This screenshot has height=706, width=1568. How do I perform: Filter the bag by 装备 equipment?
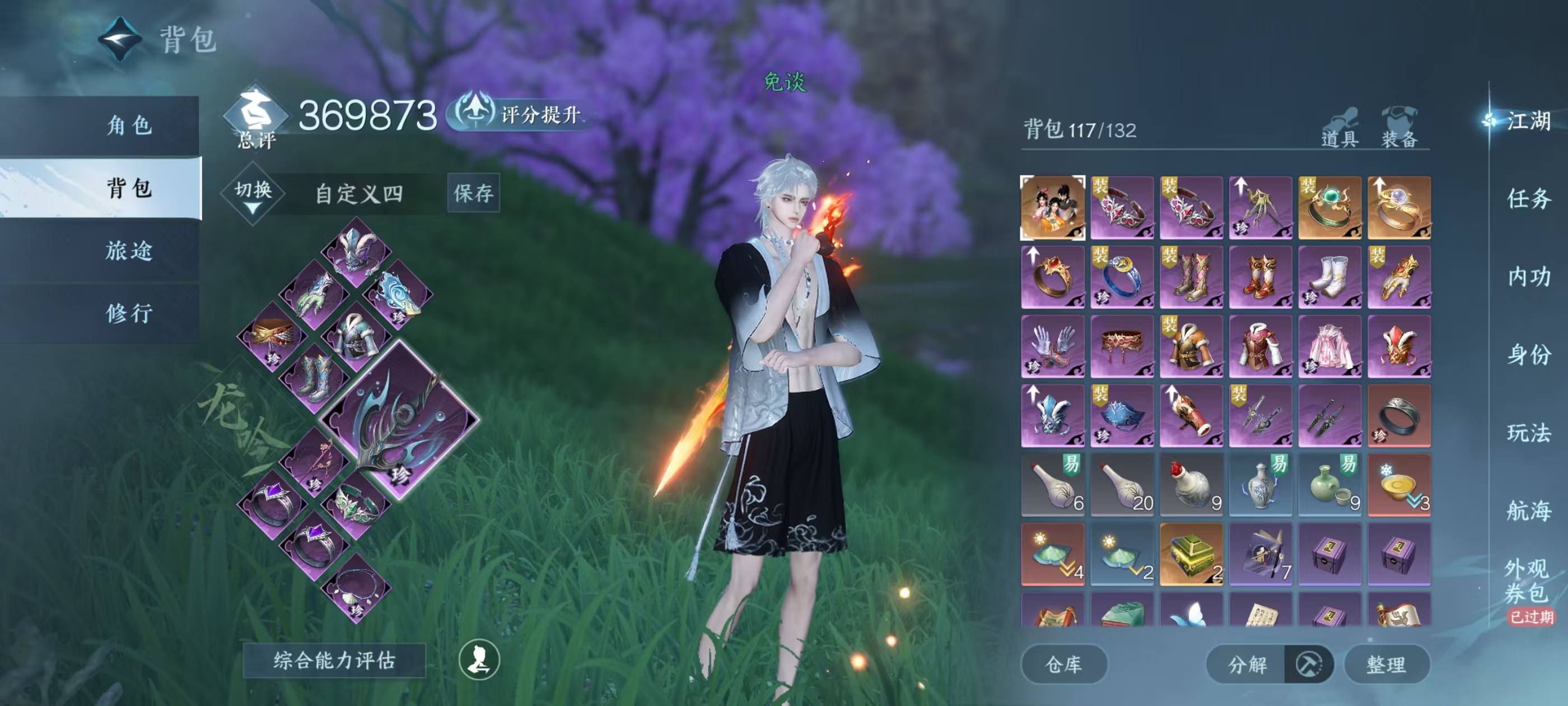[x=1399, y=128]
